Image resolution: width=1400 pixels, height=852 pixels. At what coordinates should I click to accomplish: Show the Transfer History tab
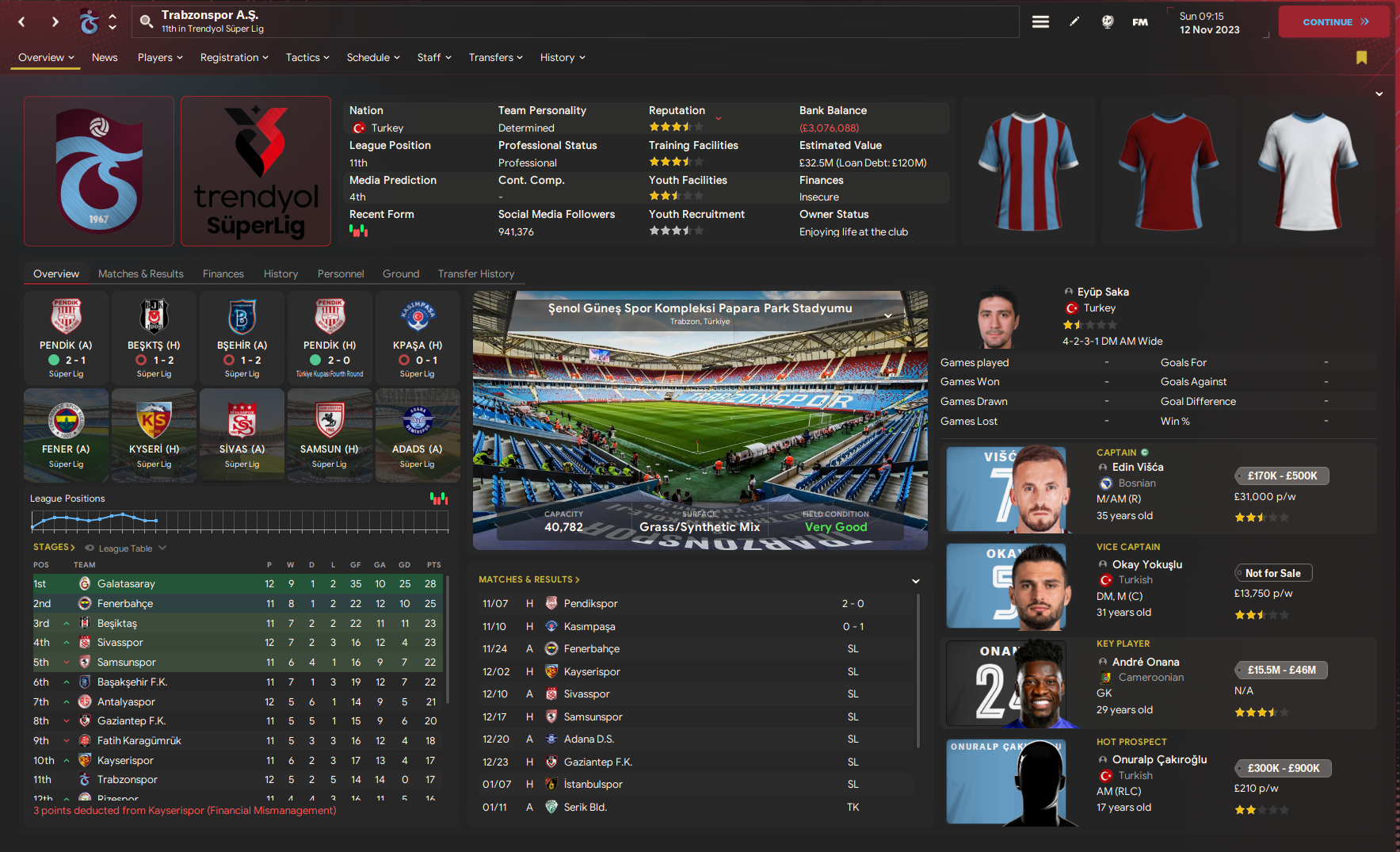click(476, 274)
